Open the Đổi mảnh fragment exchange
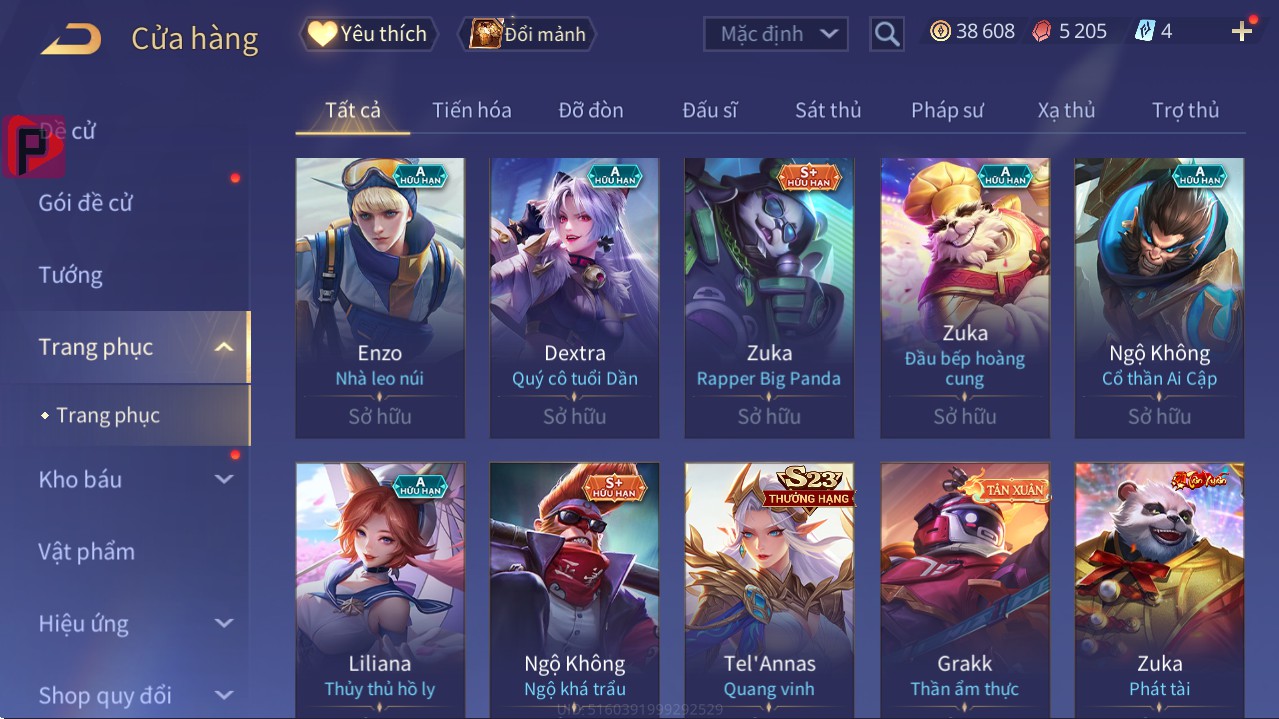 click(x=527, y=34)
